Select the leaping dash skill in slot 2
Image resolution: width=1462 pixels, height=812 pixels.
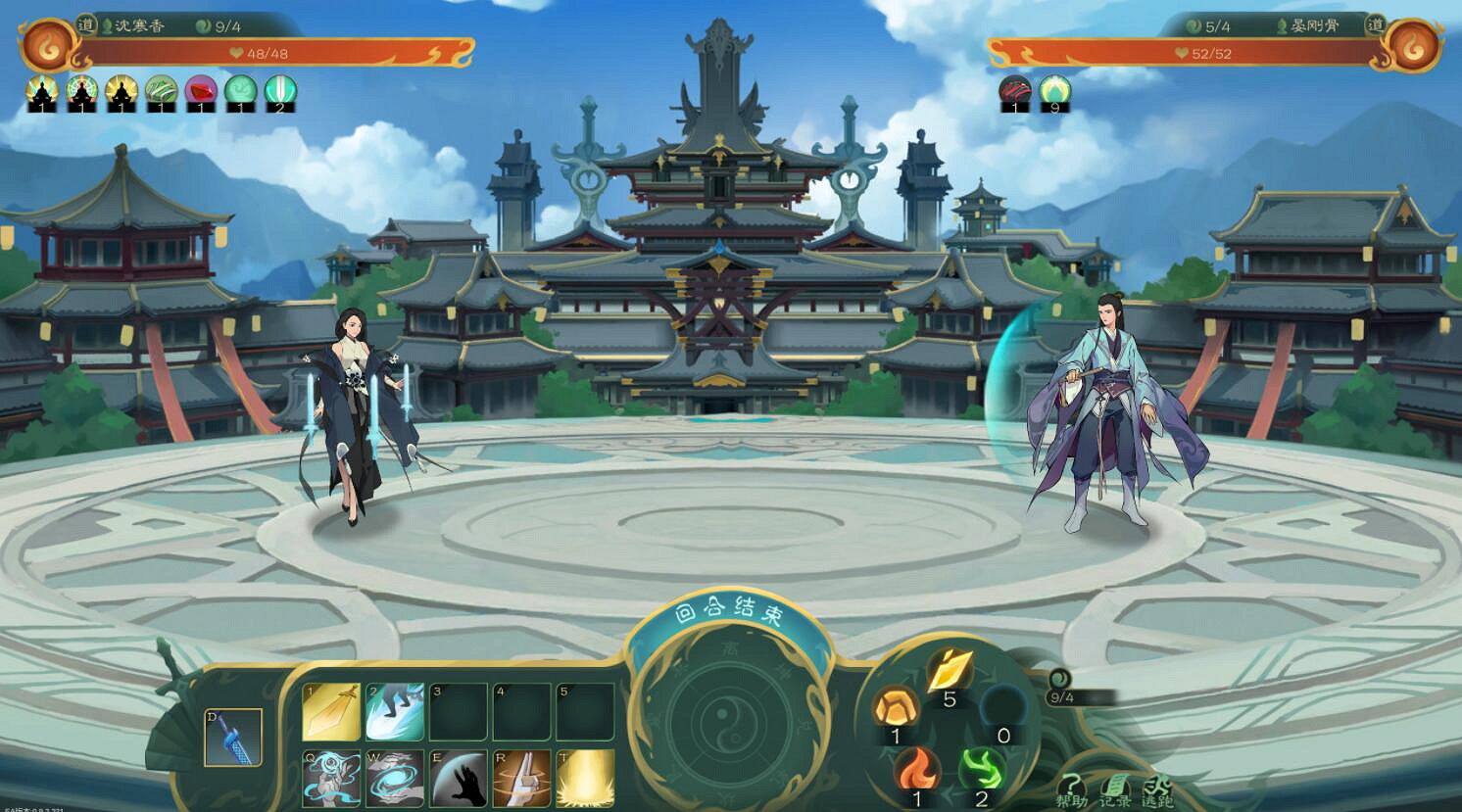pyautogui.click(x=394, y=712)
